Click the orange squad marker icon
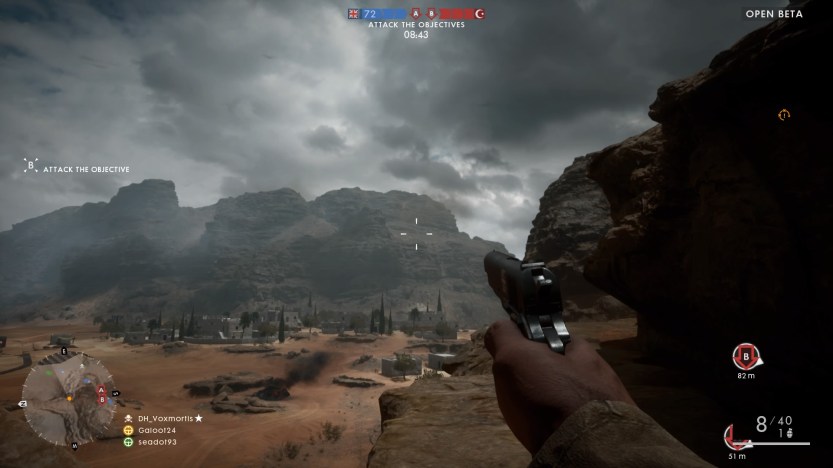The image size is (833, 468). click(784, 115)
